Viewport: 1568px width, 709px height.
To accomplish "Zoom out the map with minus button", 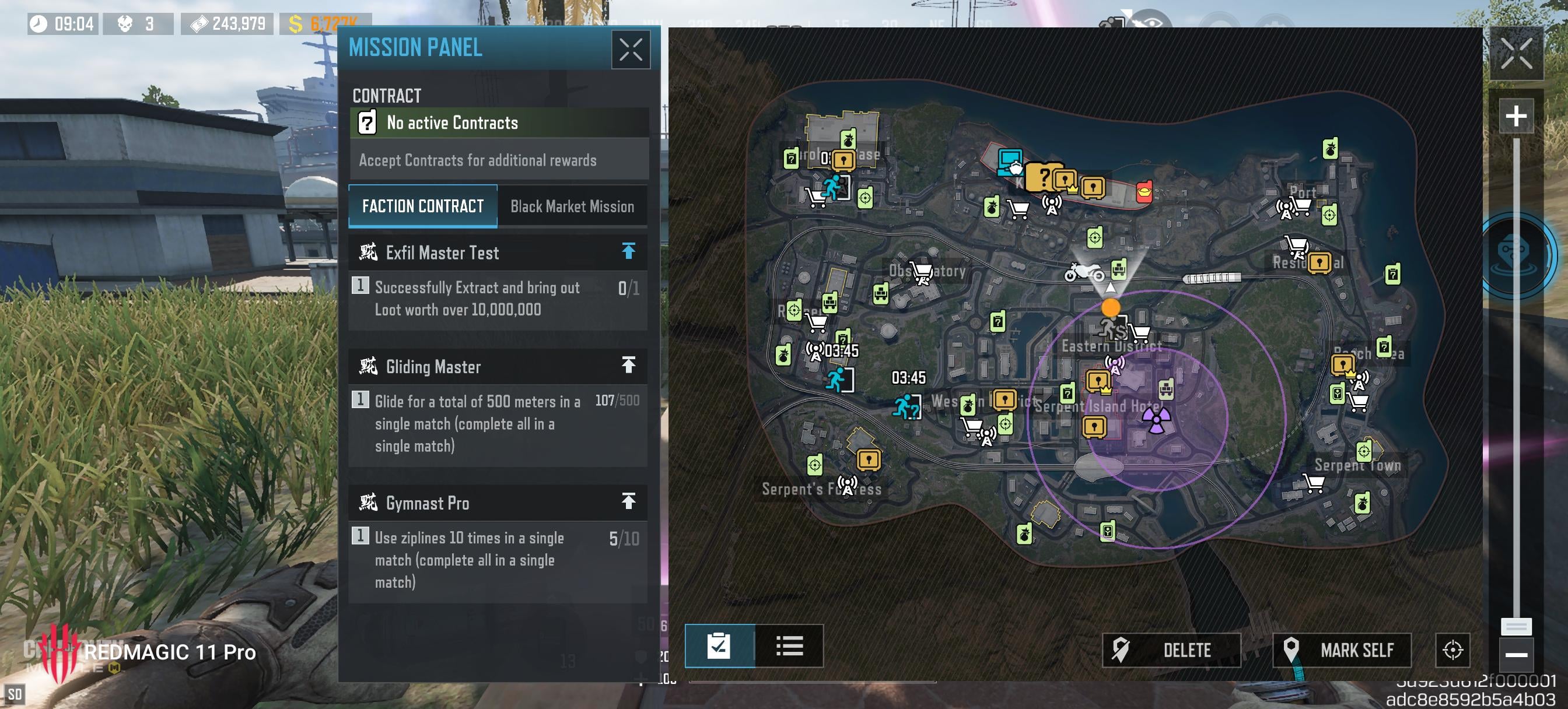I will 1515,655.
